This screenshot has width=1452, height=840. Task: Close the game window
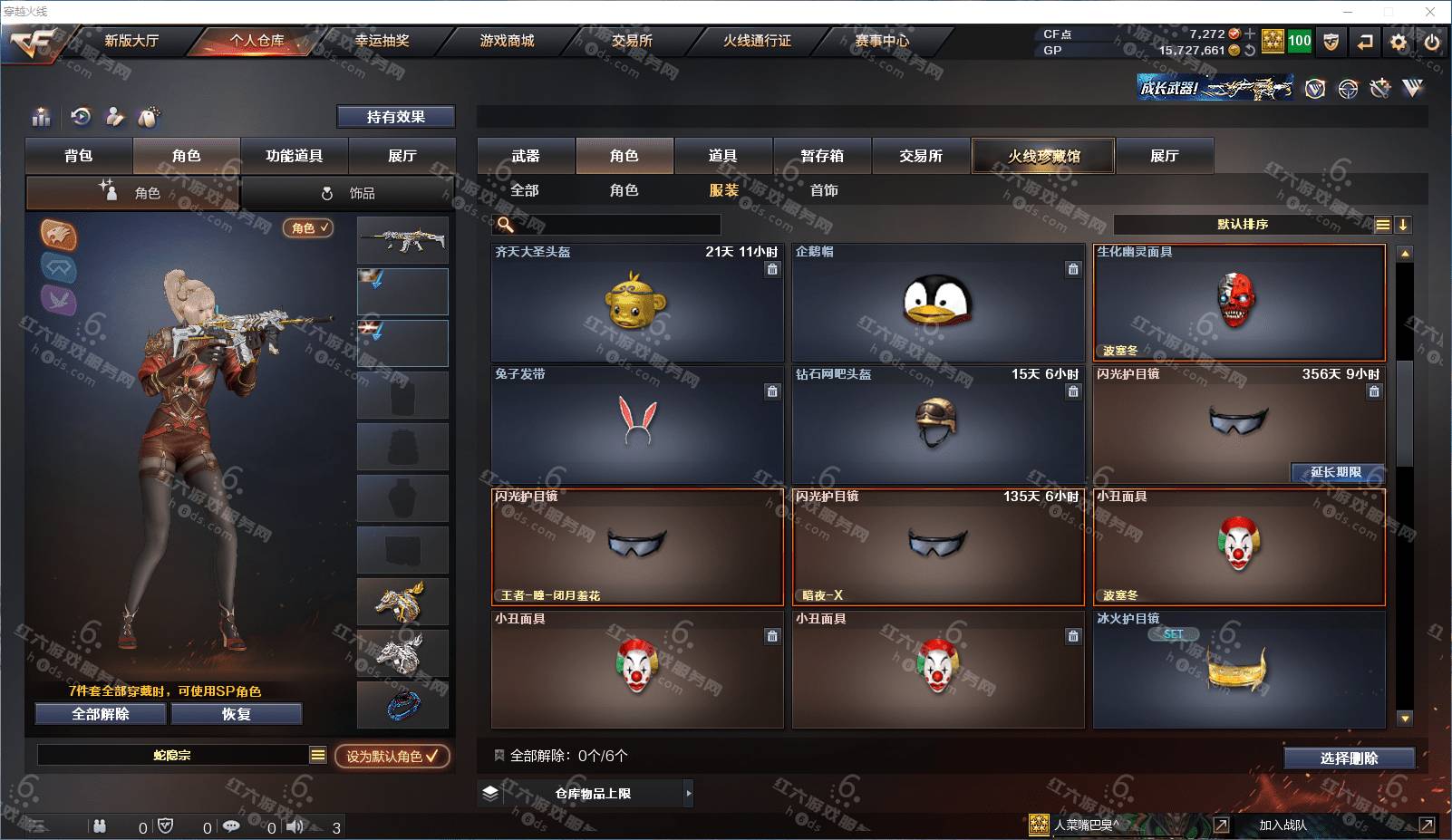1430,12
